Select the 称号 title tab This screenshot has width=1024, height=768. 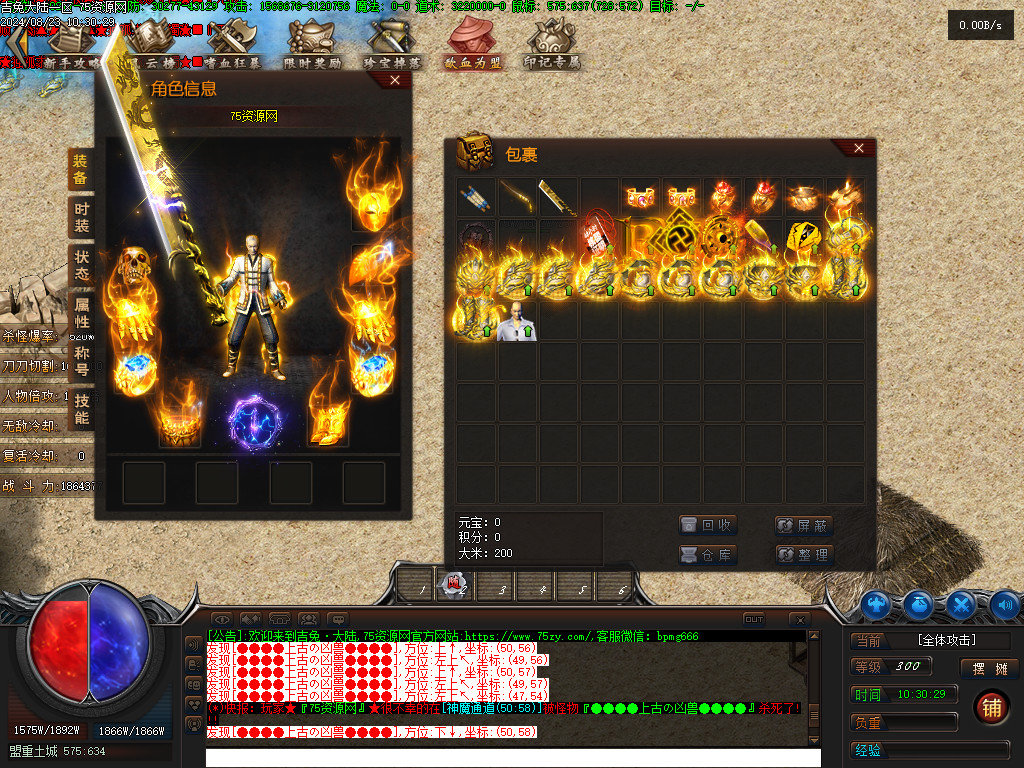[x=81, y=361]
